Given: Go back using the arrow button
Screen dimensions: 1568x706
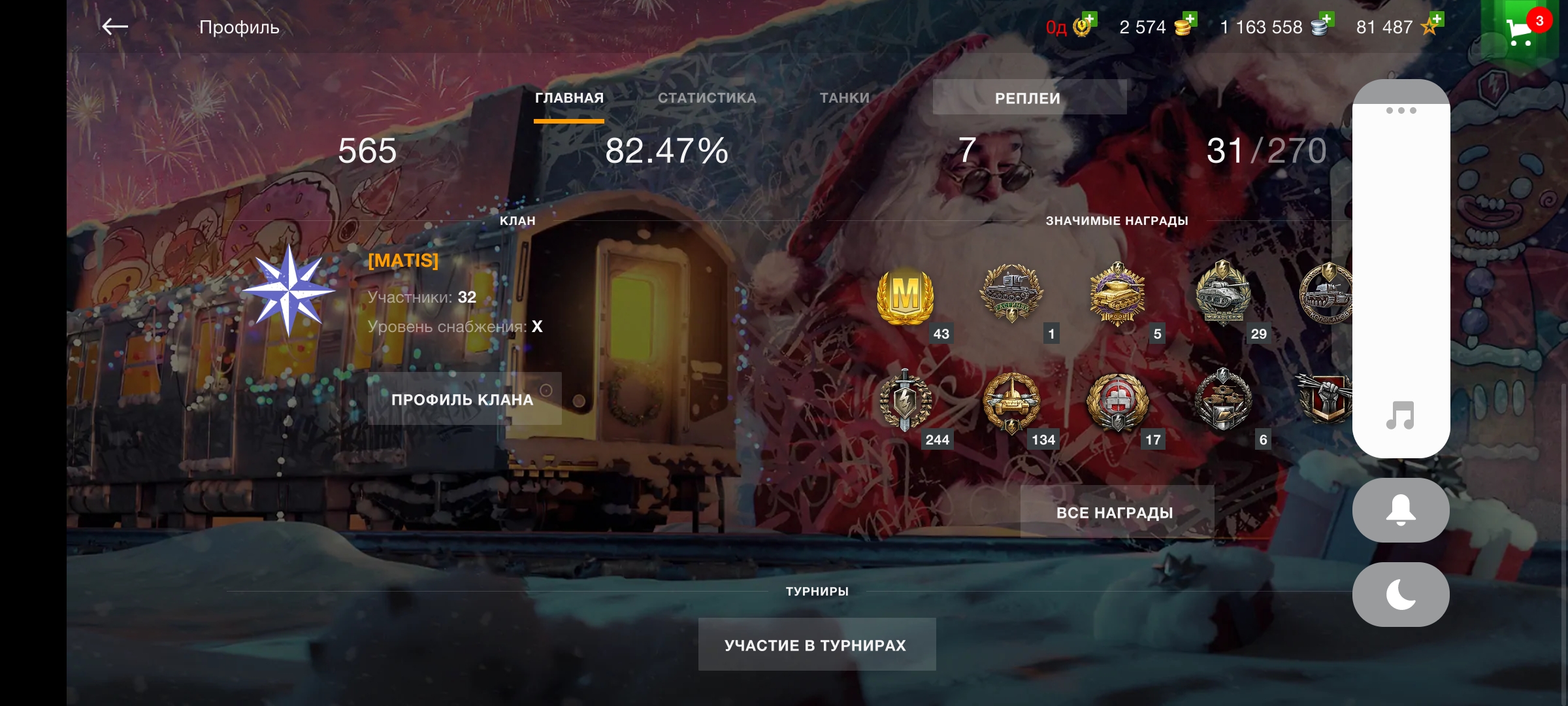Looking at the screenshot, I should tap(115, 27).
